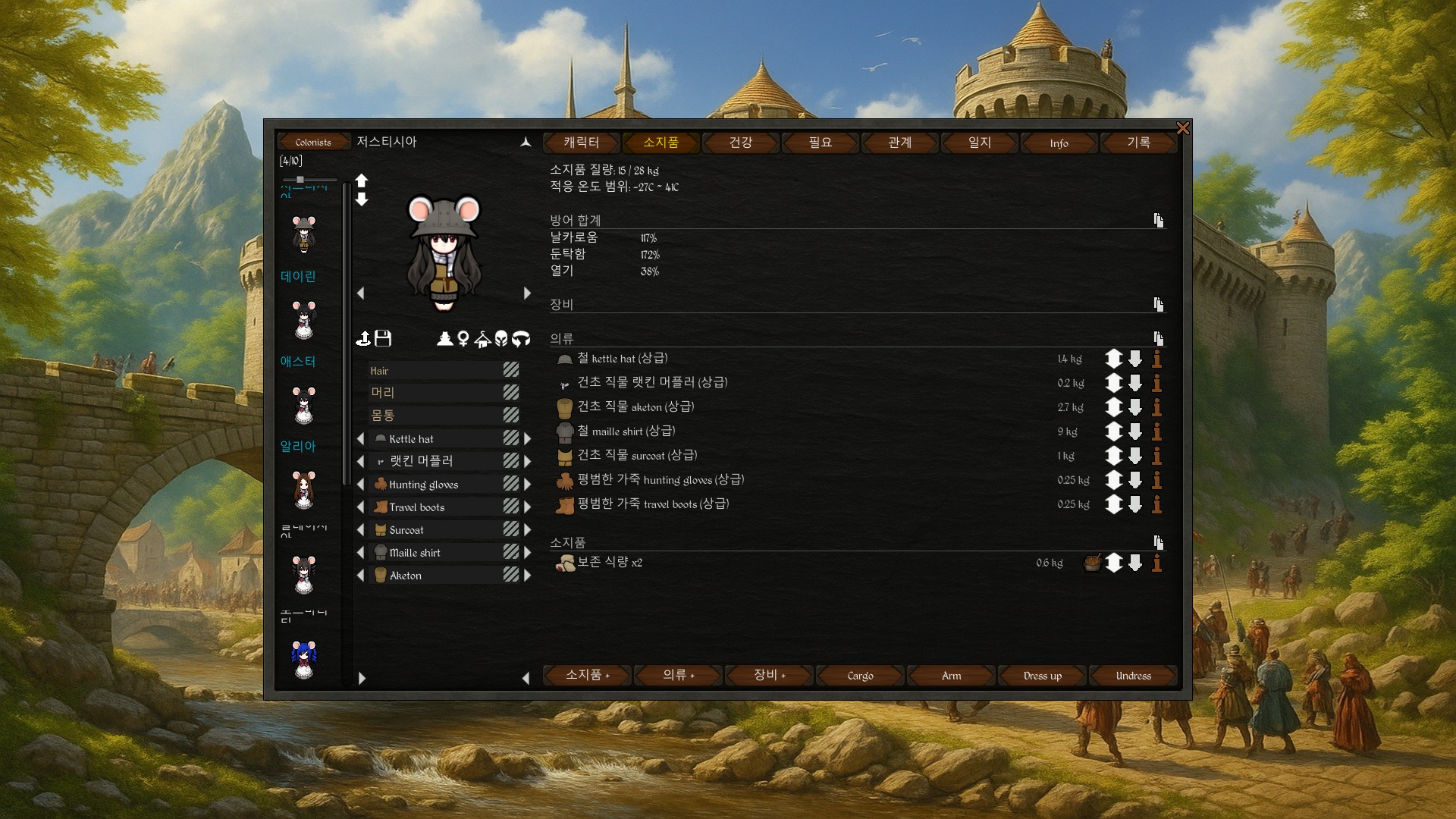
Task: Choose the Undress button
Action: pyautogui.click(x=1134, y=676)
